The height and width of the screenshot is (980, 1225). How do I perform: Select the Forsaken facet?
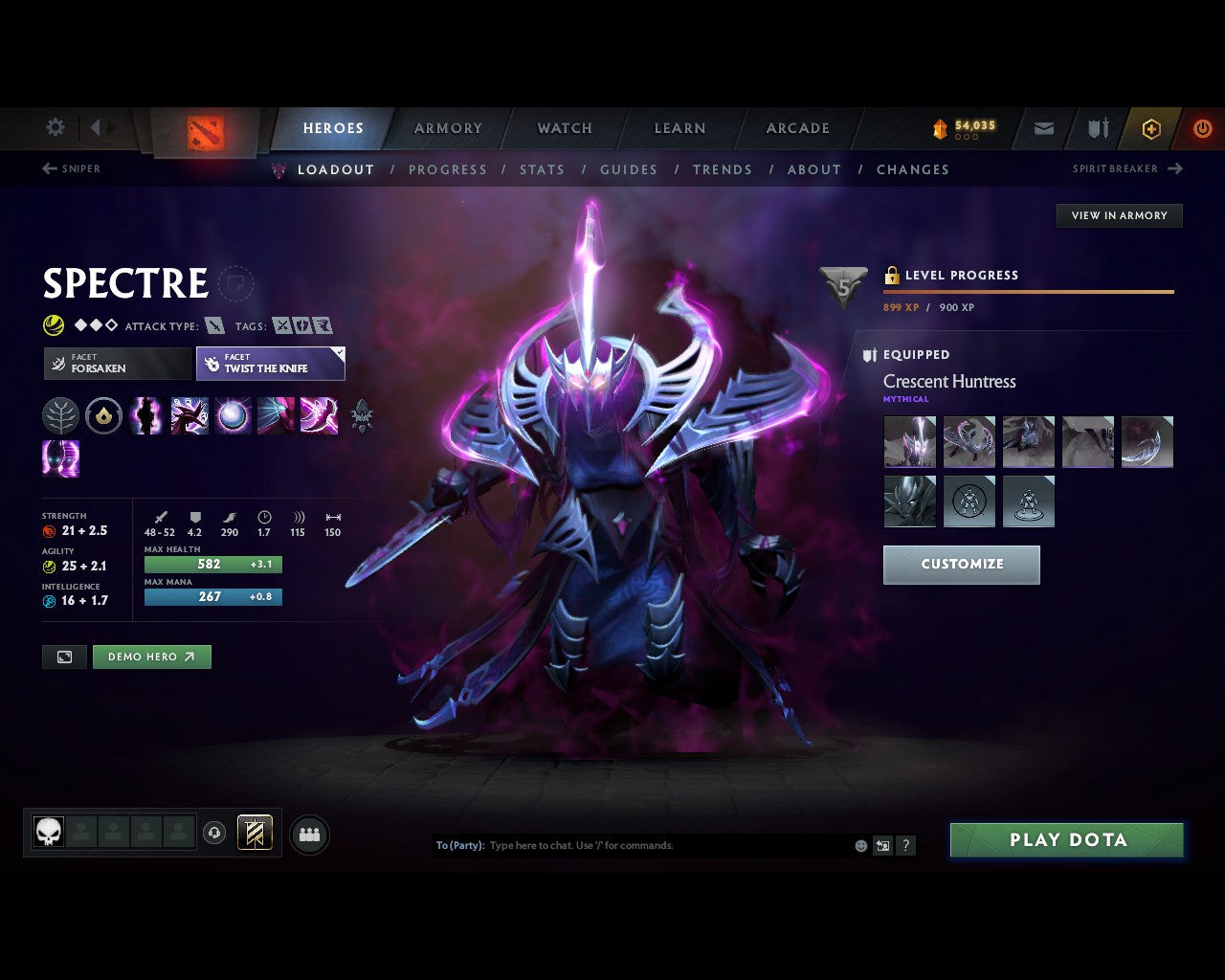[117, 364]
